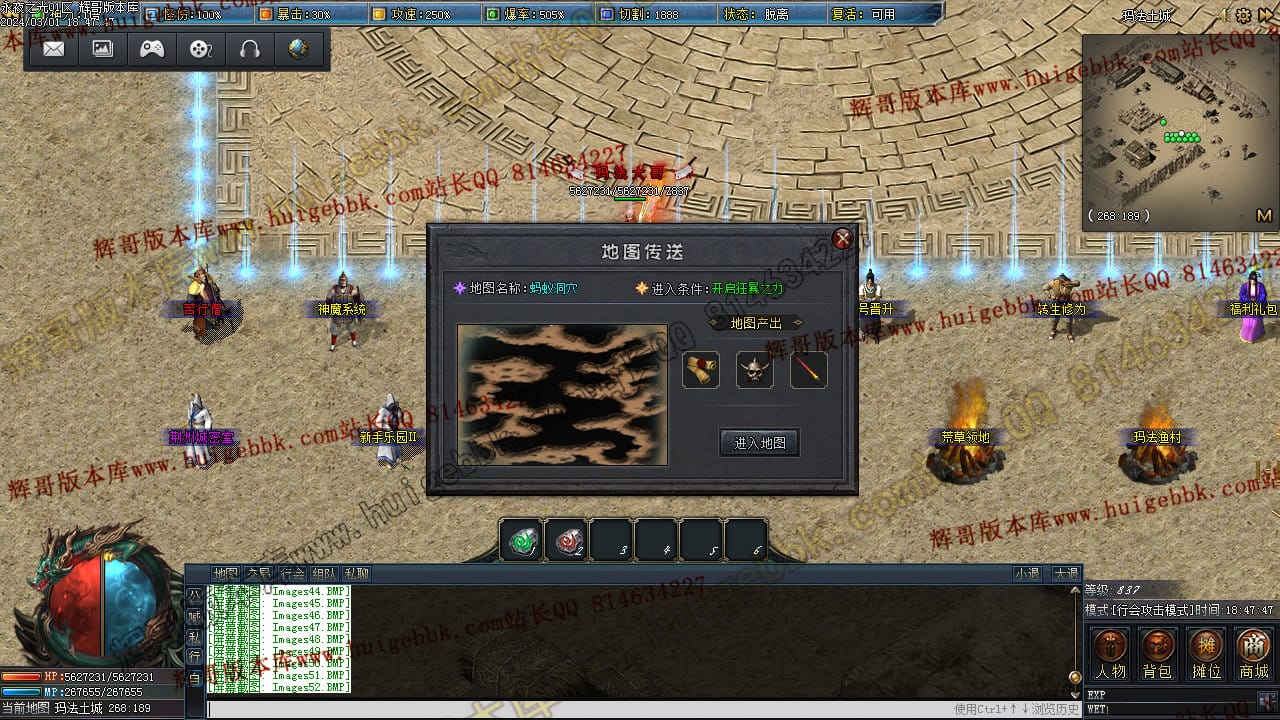Select the scroll reward icon

[700, 370]
